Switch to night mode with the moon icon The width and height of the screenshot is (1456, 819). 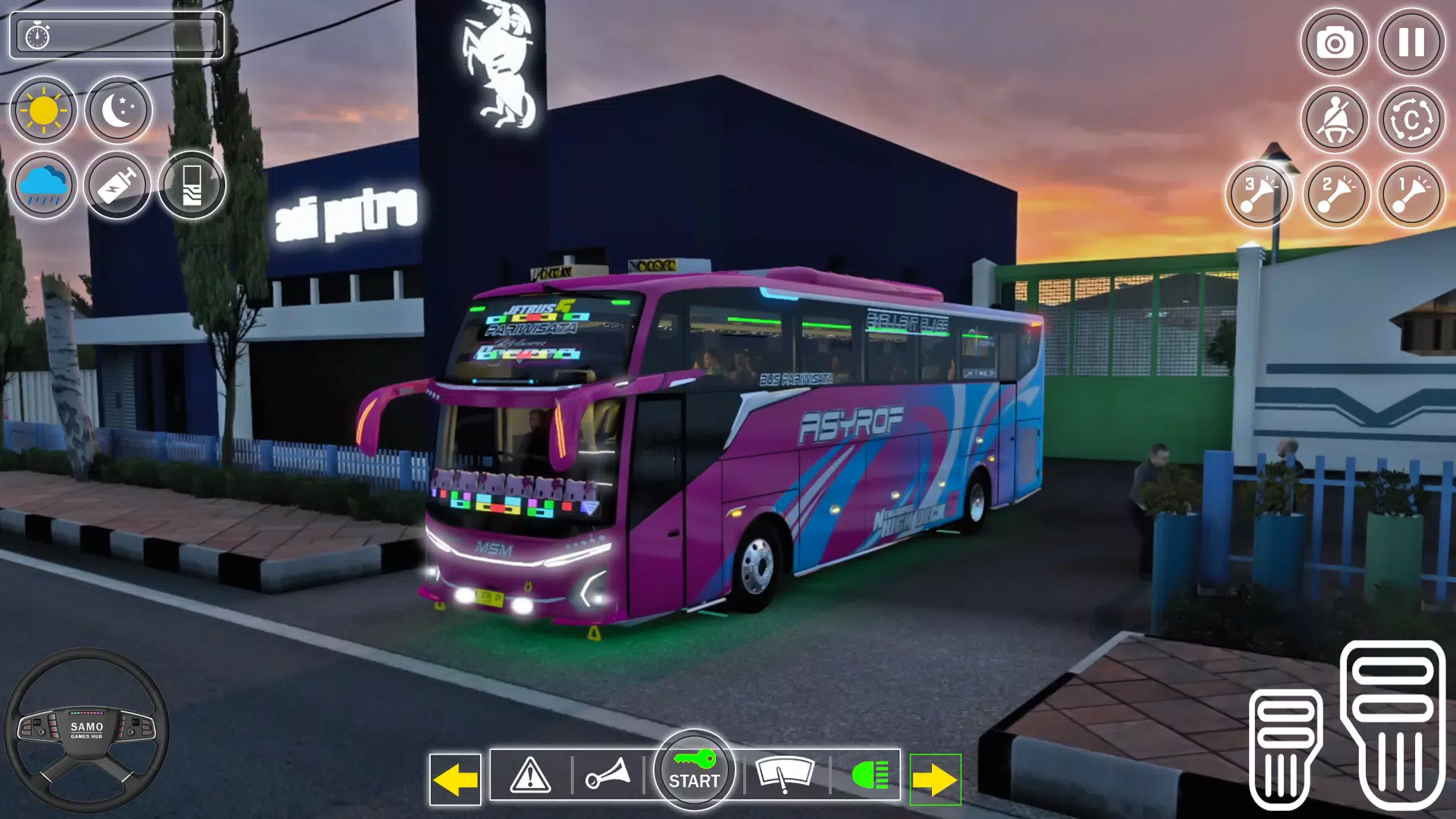118,109
